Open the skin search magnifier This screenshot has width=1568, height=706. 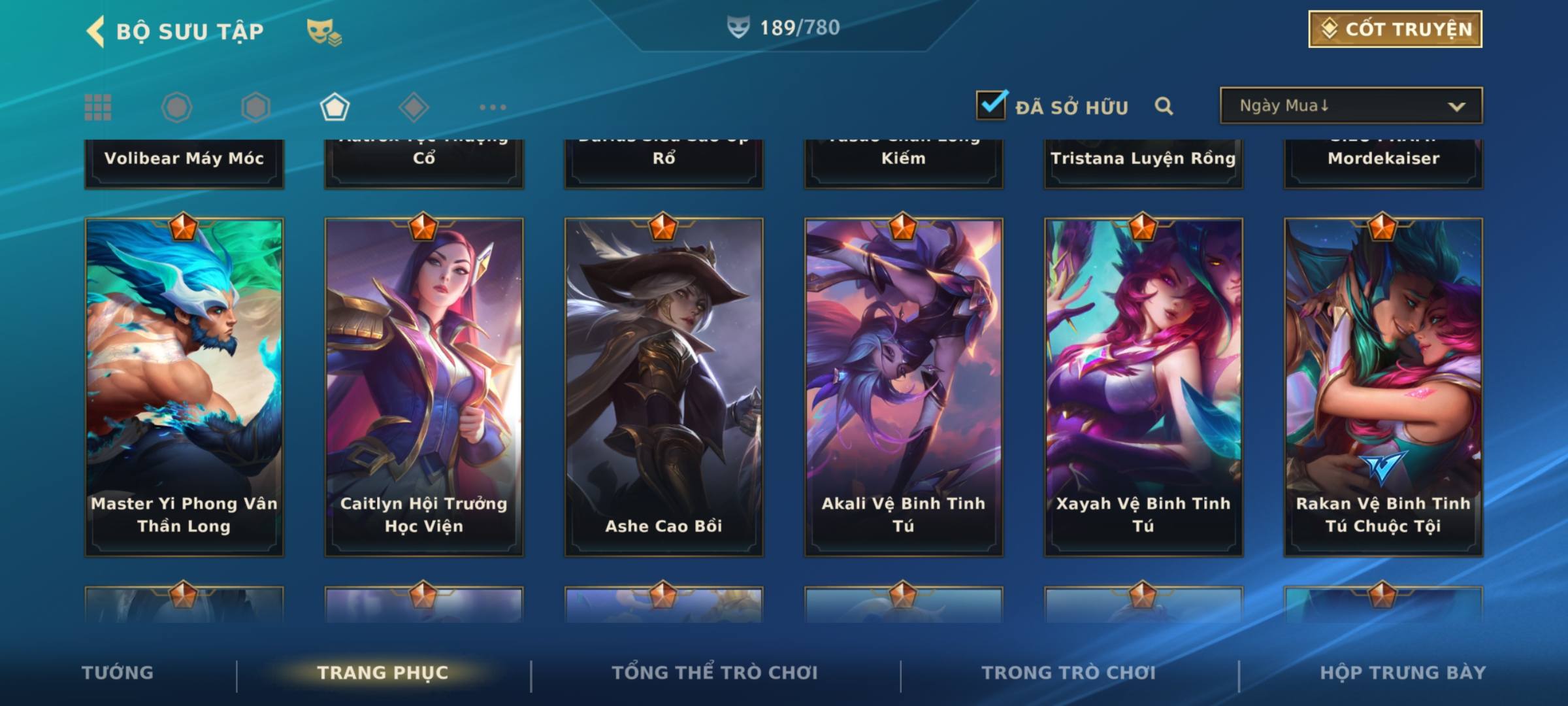[1164, 106]
